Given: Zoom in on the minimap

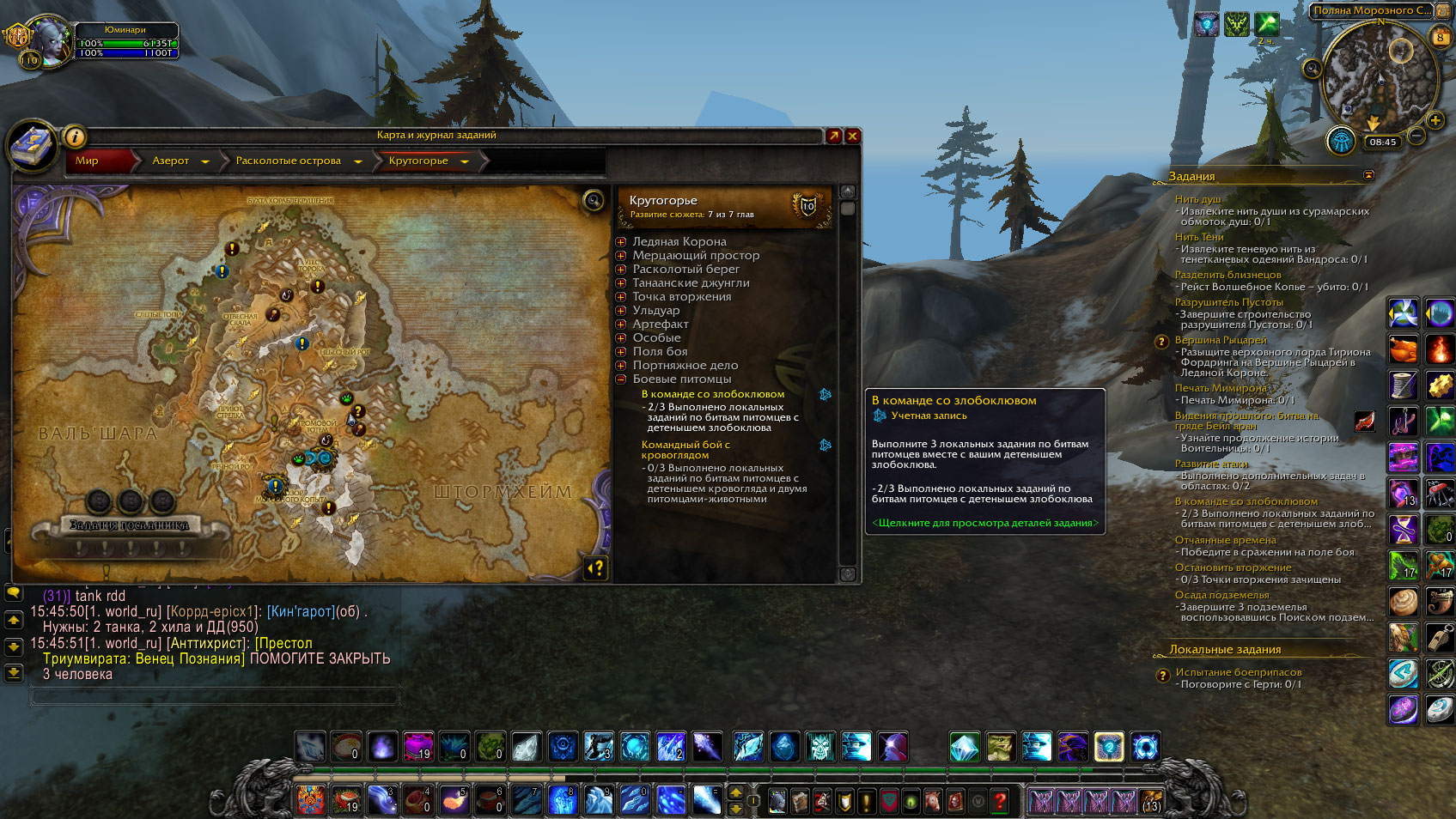Looking at the screenshot, I should [x=1435, y=120].
